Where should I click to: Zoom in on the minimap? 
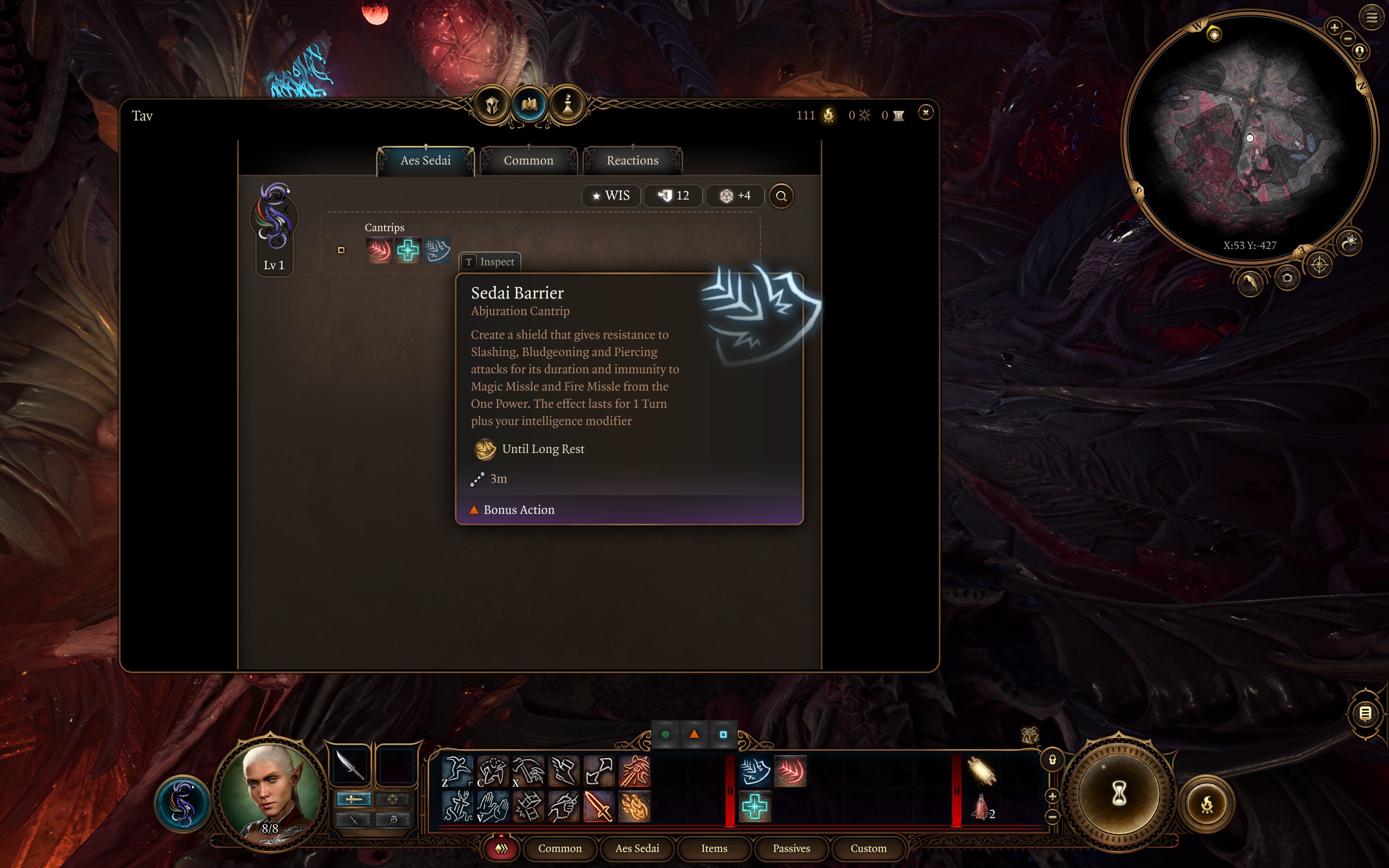click(1335, 27)
